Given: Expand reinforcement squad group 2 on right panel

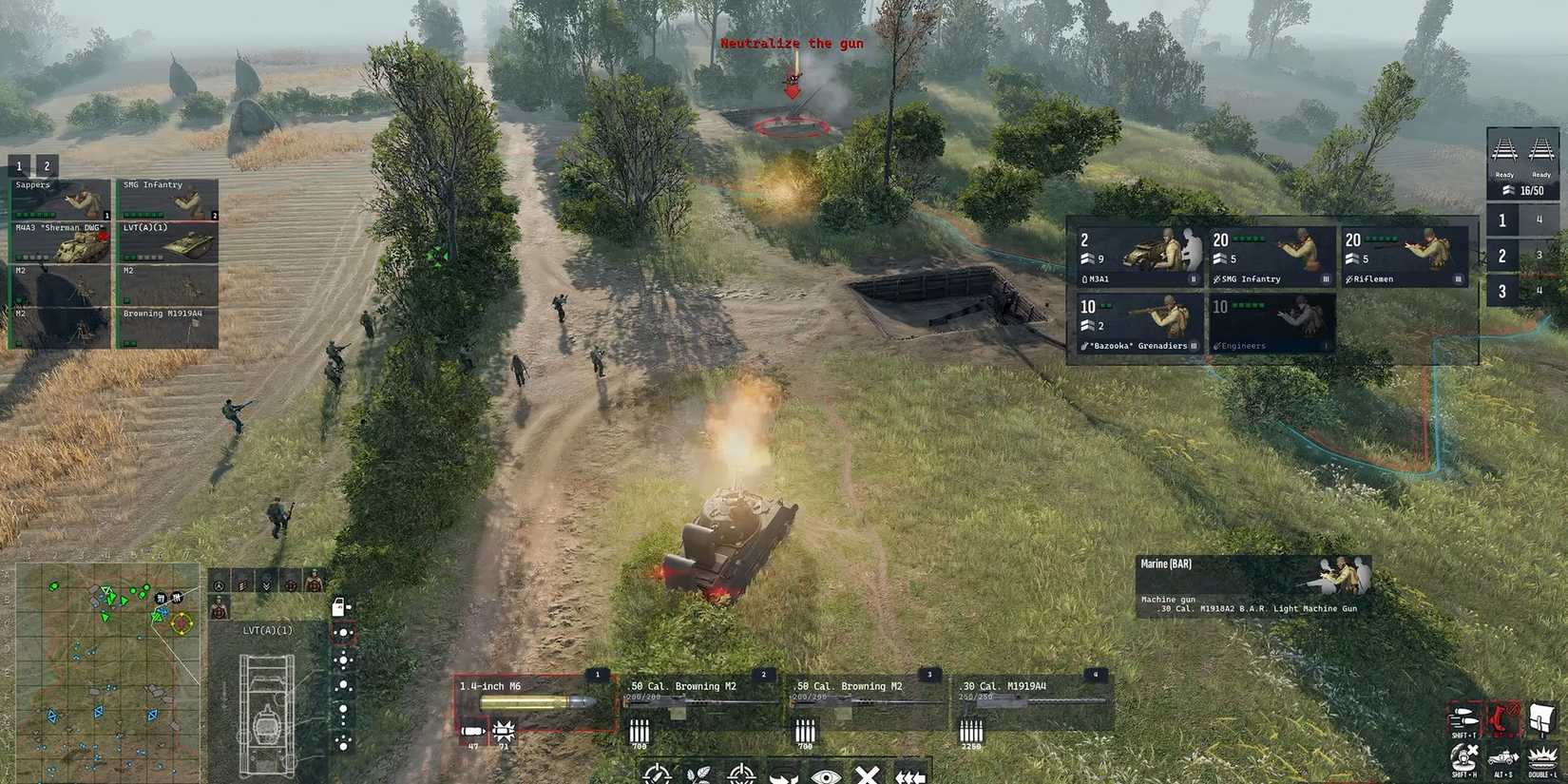Looking at the screenshot, I should point(1502,255).
